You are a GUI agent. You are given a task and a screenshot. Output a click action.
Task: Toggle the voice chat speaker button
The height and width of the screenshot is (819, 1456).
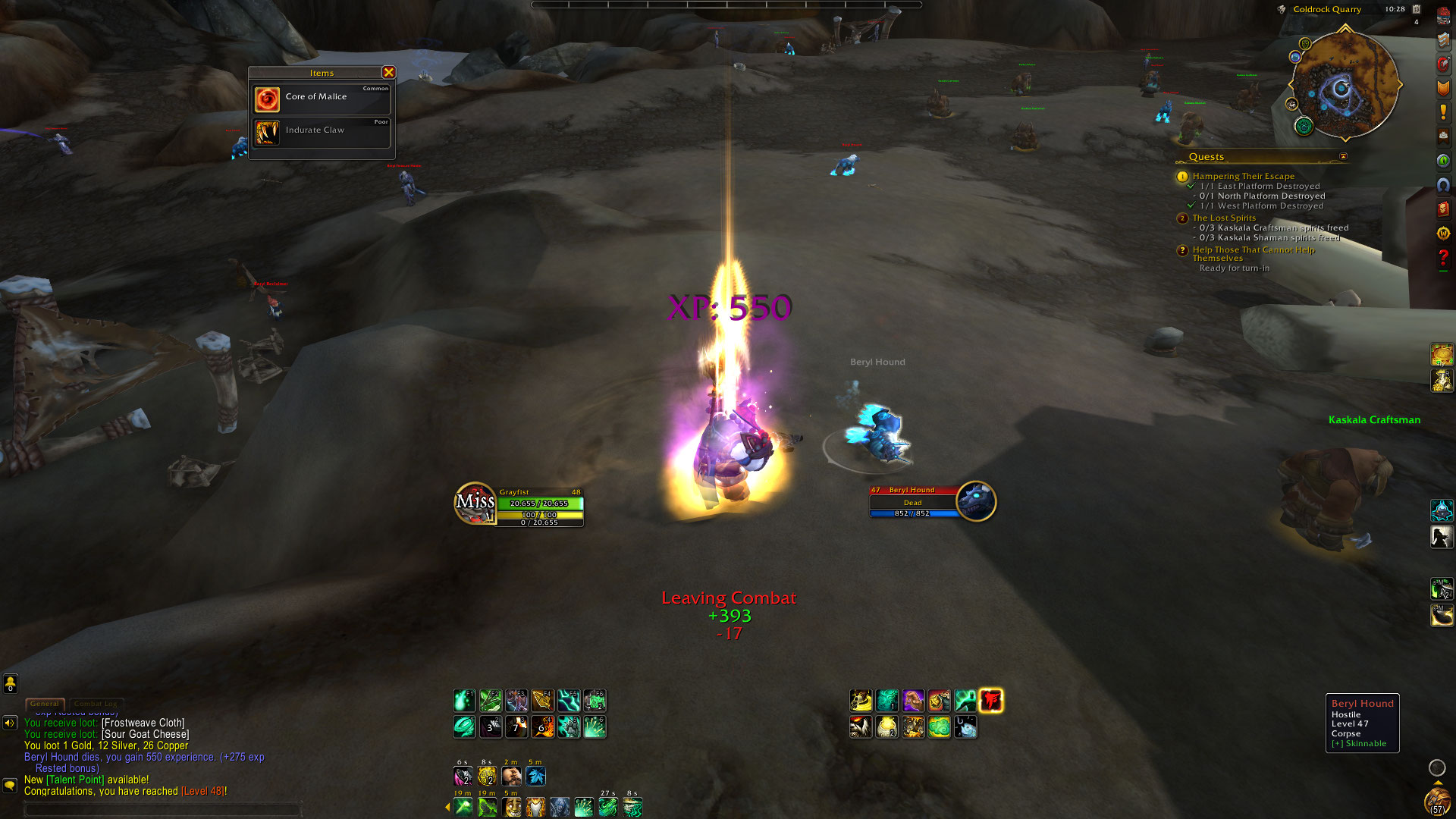point(10,723)
